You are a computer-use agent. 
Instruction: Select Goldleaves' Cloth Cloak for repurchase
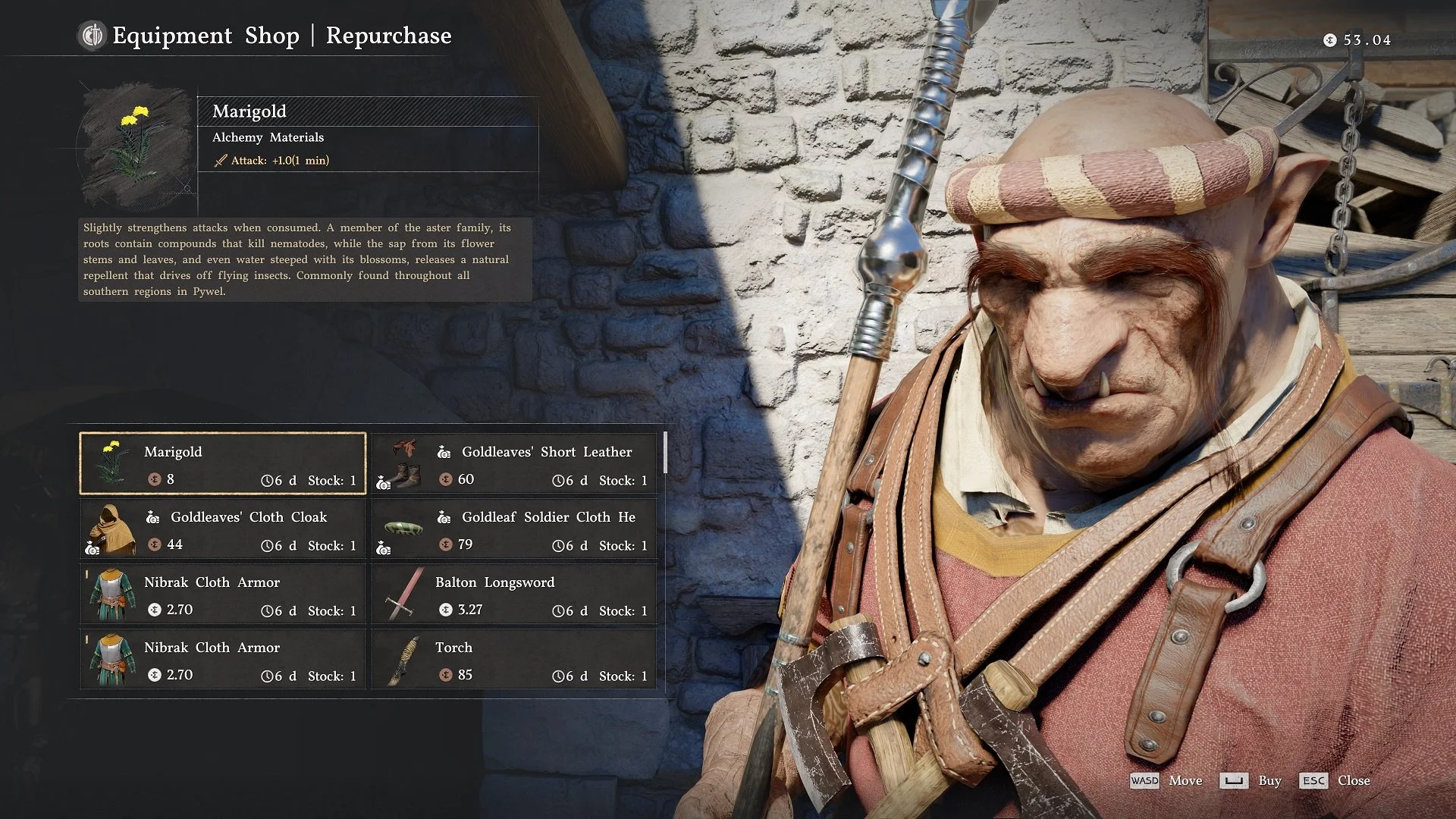223,529
